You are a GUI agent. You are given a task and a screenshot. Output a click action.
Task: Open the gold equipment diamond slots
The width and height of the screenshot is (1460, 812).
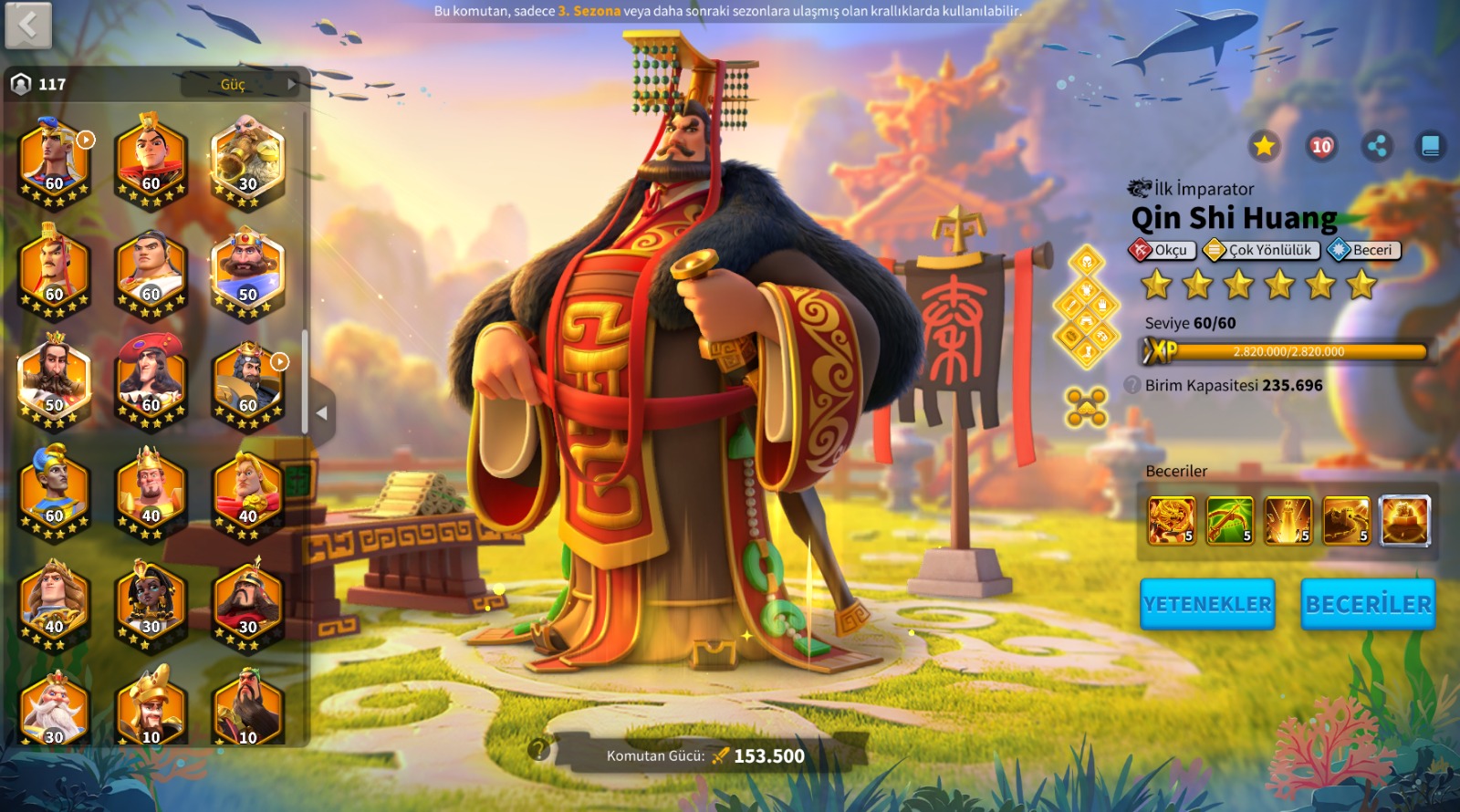click(1086, 307)
